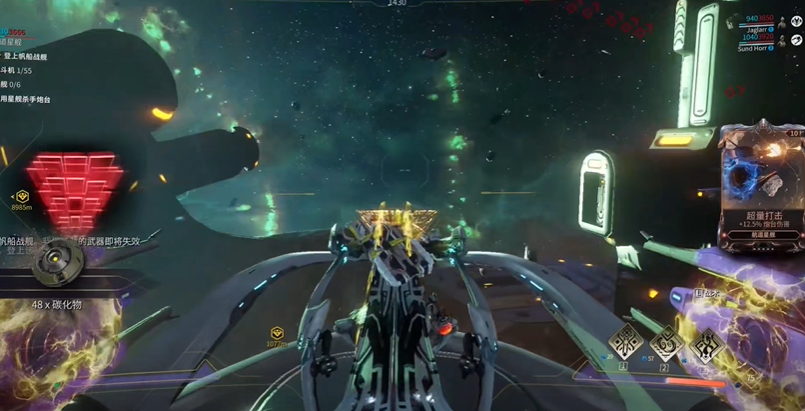Click the yellow waypoint marker near the ship
The width and height of the screenshot is (805, 411).
(278, 333)
